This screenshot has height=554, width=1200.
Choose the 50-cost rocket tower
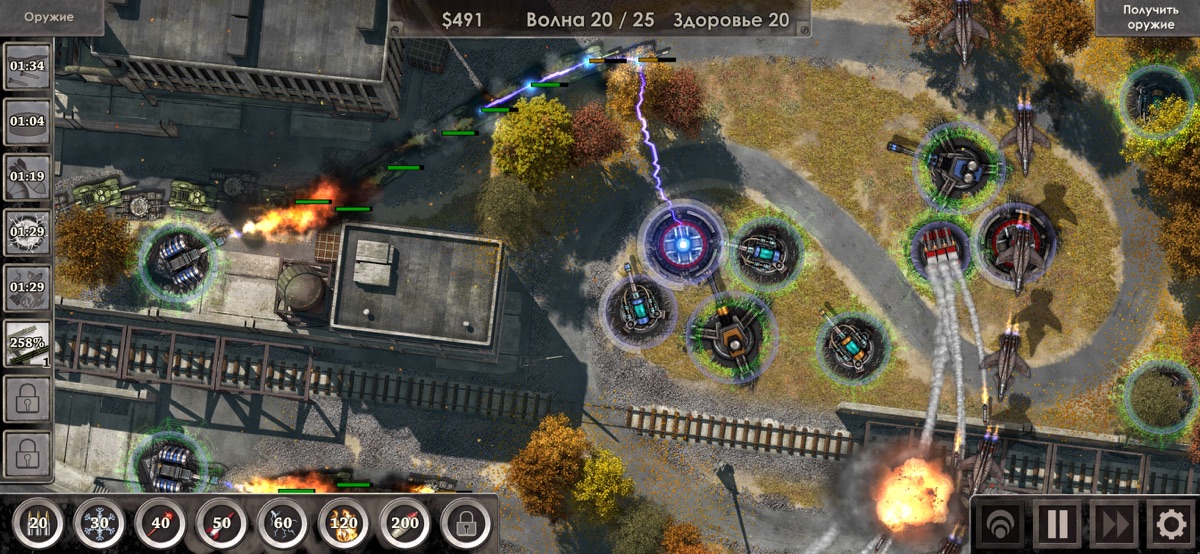tap(222, 521)
